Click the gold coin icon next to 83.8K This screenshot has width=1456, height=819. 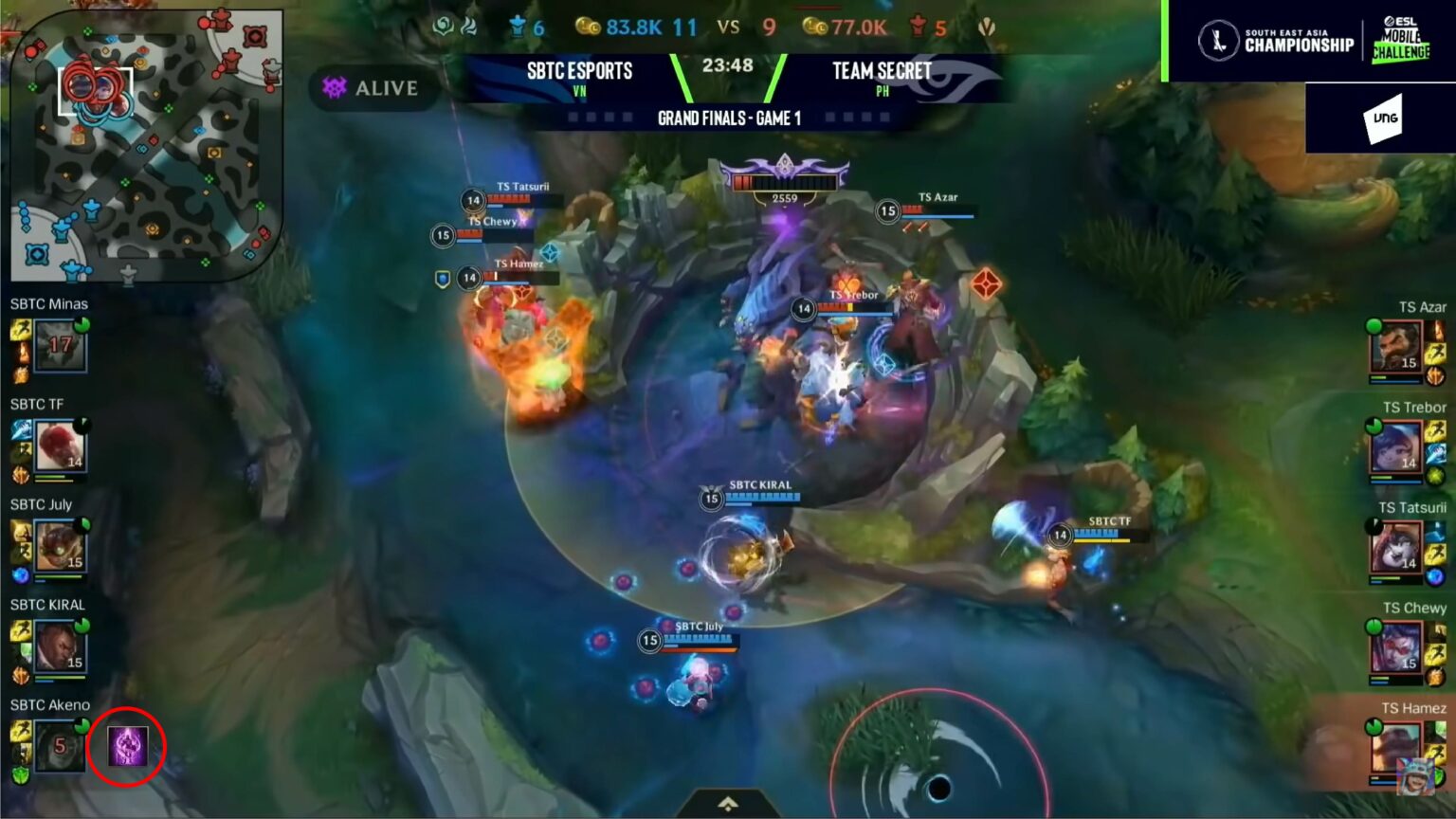click(588, 27)
